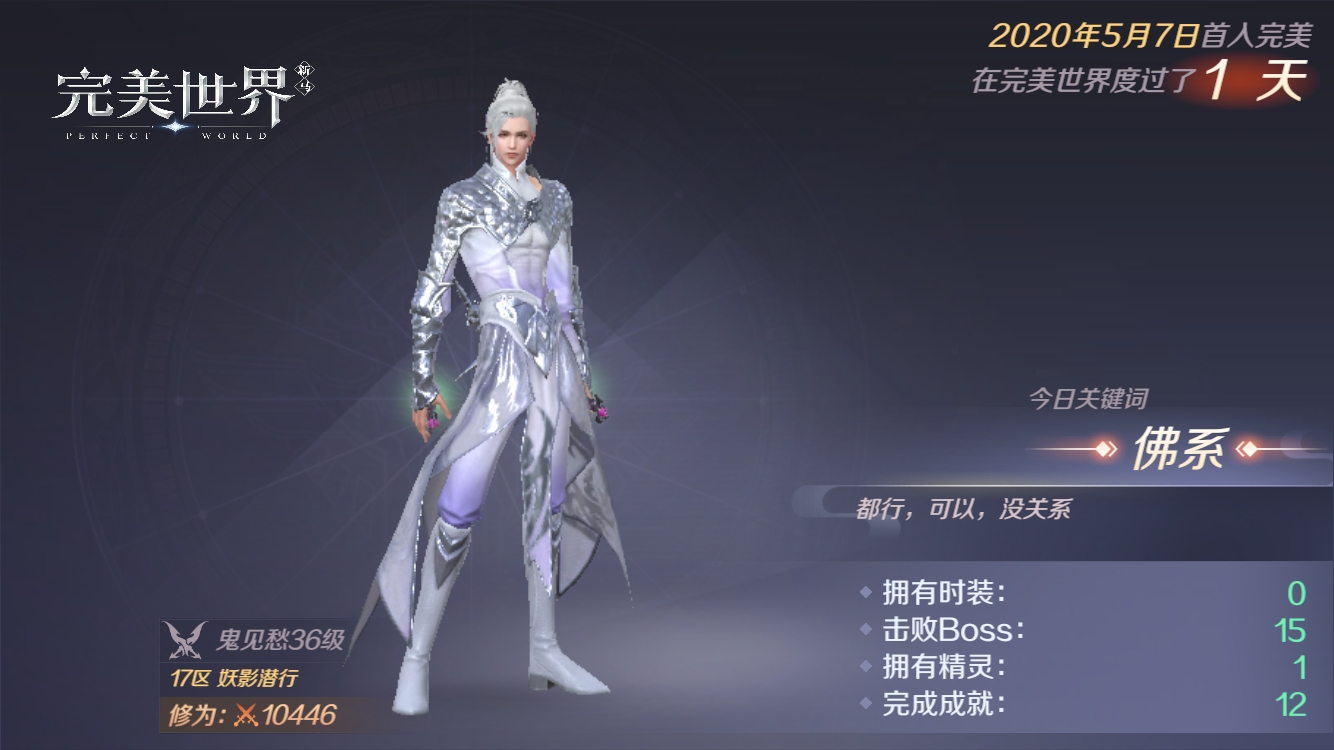
Task: Click the diamond icon before 击败Boss
Action: (866, 628)
